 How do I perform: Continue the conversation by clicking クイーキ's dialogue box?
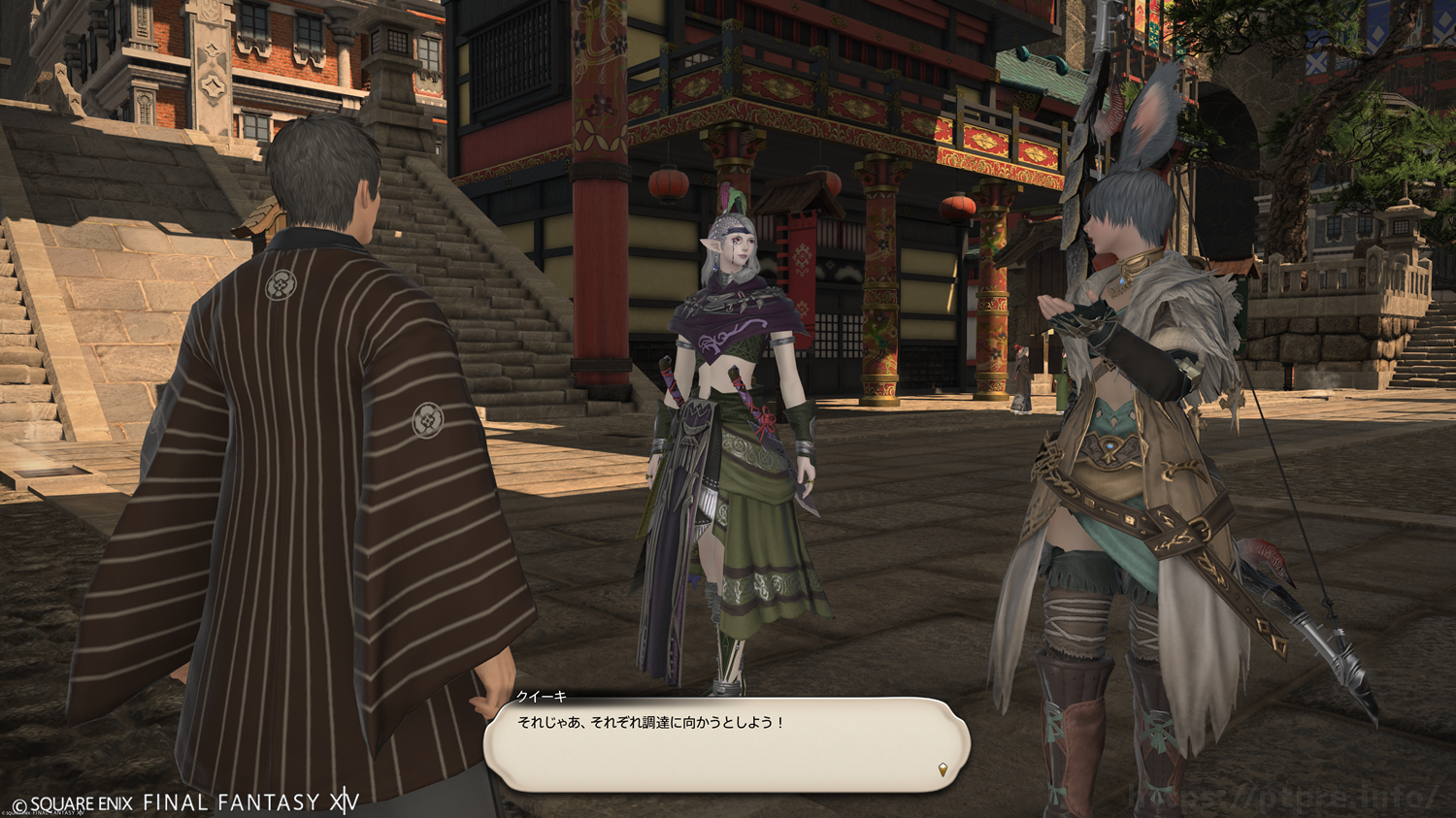[726, 744]
